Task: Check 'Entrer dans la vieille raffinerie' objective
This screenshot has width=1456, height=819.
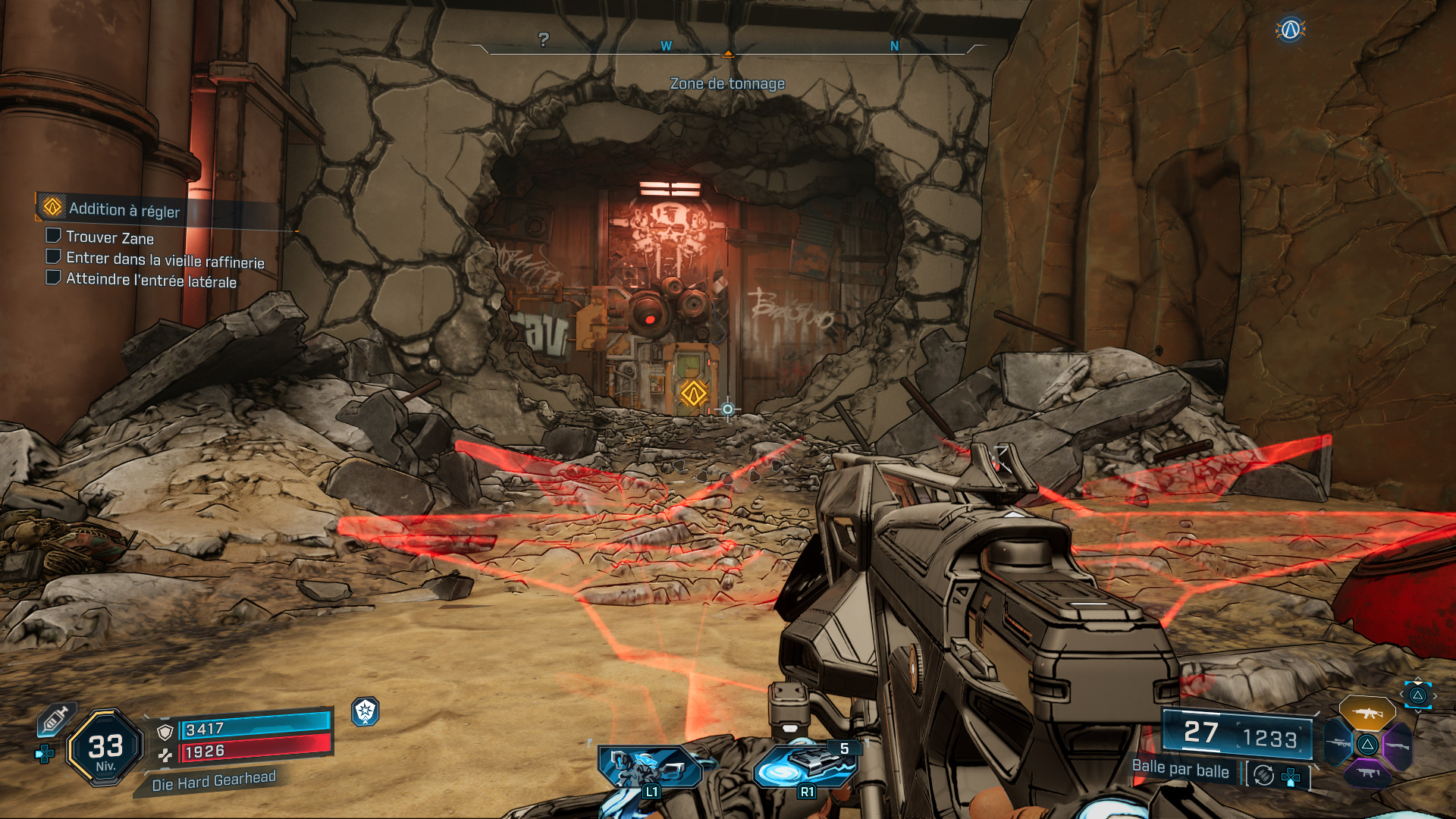Action: click(54, 256)
